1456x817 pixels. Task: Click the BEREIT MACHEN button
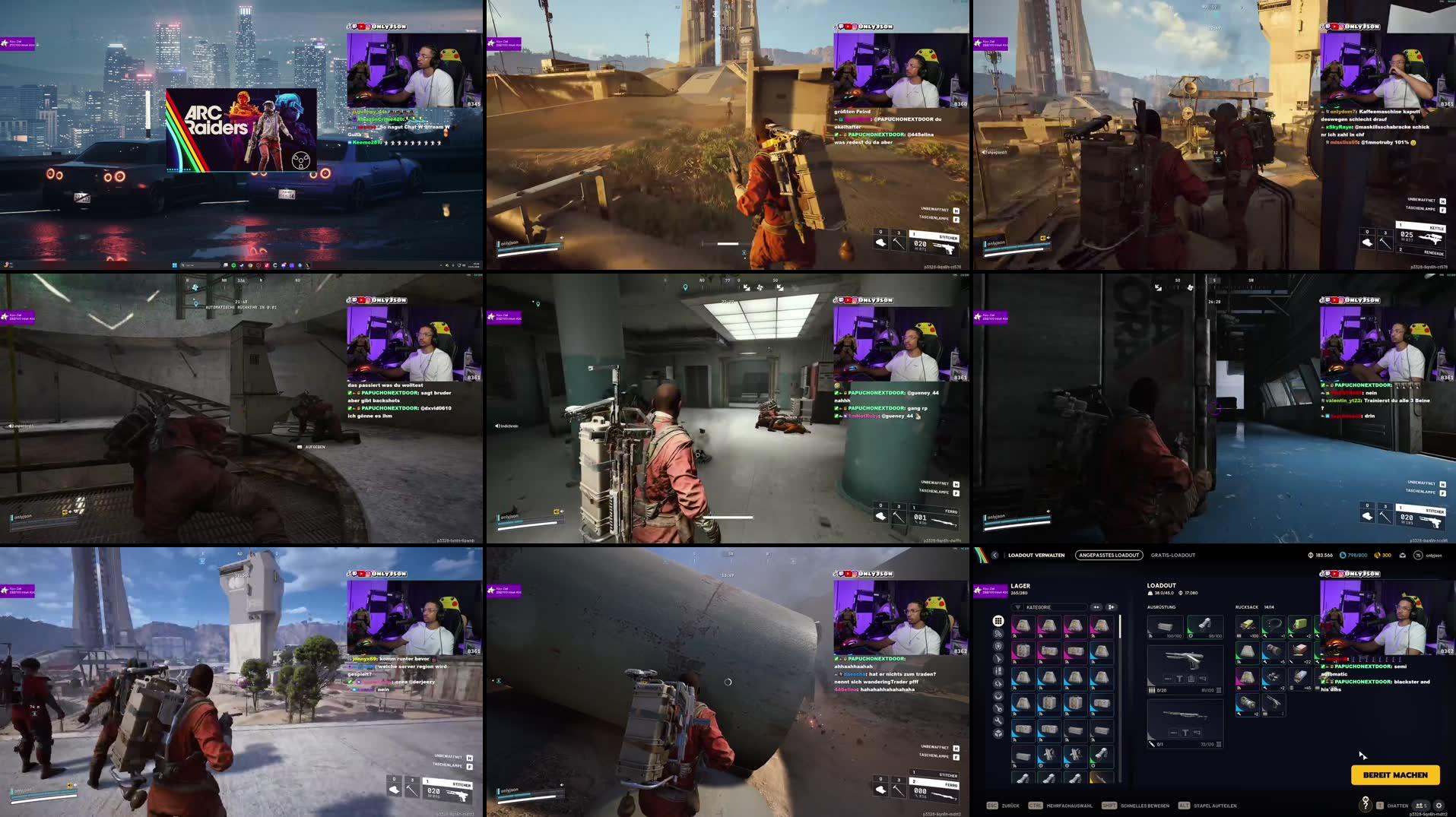[x=1395, y=775]
